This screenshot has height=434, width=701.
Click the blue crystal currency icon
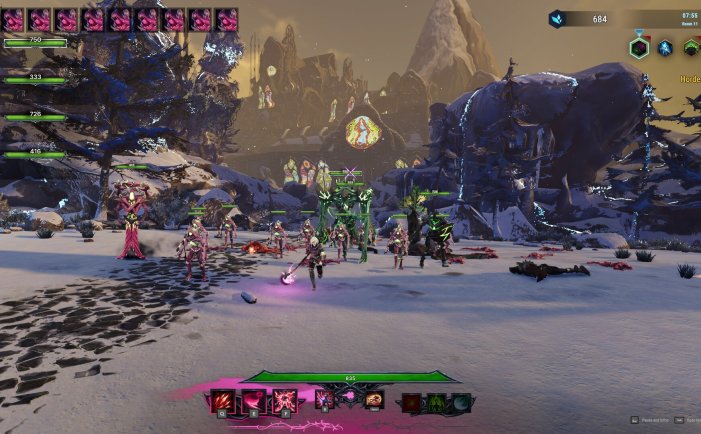557,18
